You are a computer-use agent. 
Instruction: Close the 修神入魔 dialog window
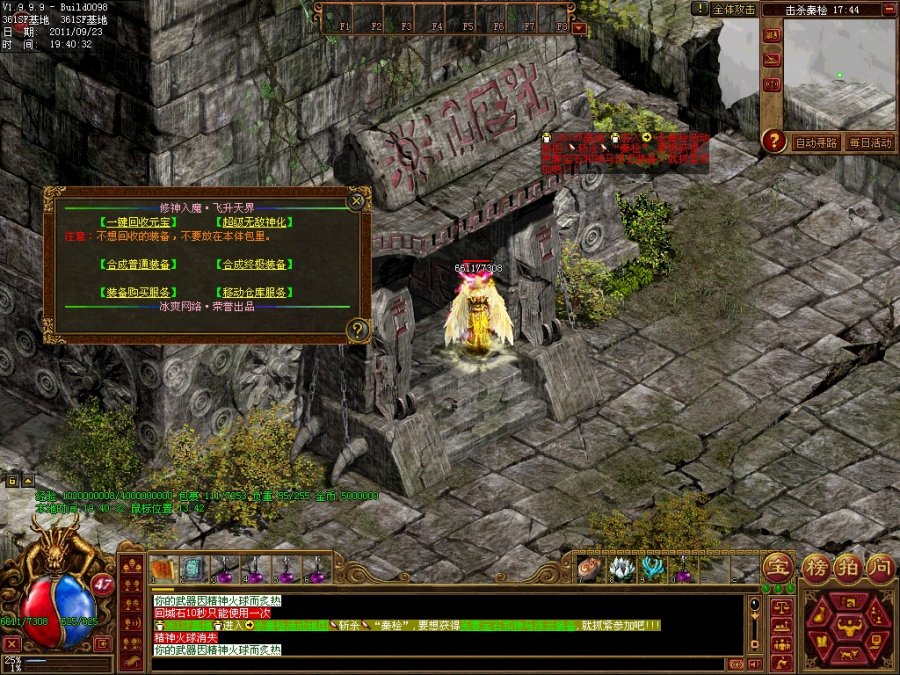point(356,201)
